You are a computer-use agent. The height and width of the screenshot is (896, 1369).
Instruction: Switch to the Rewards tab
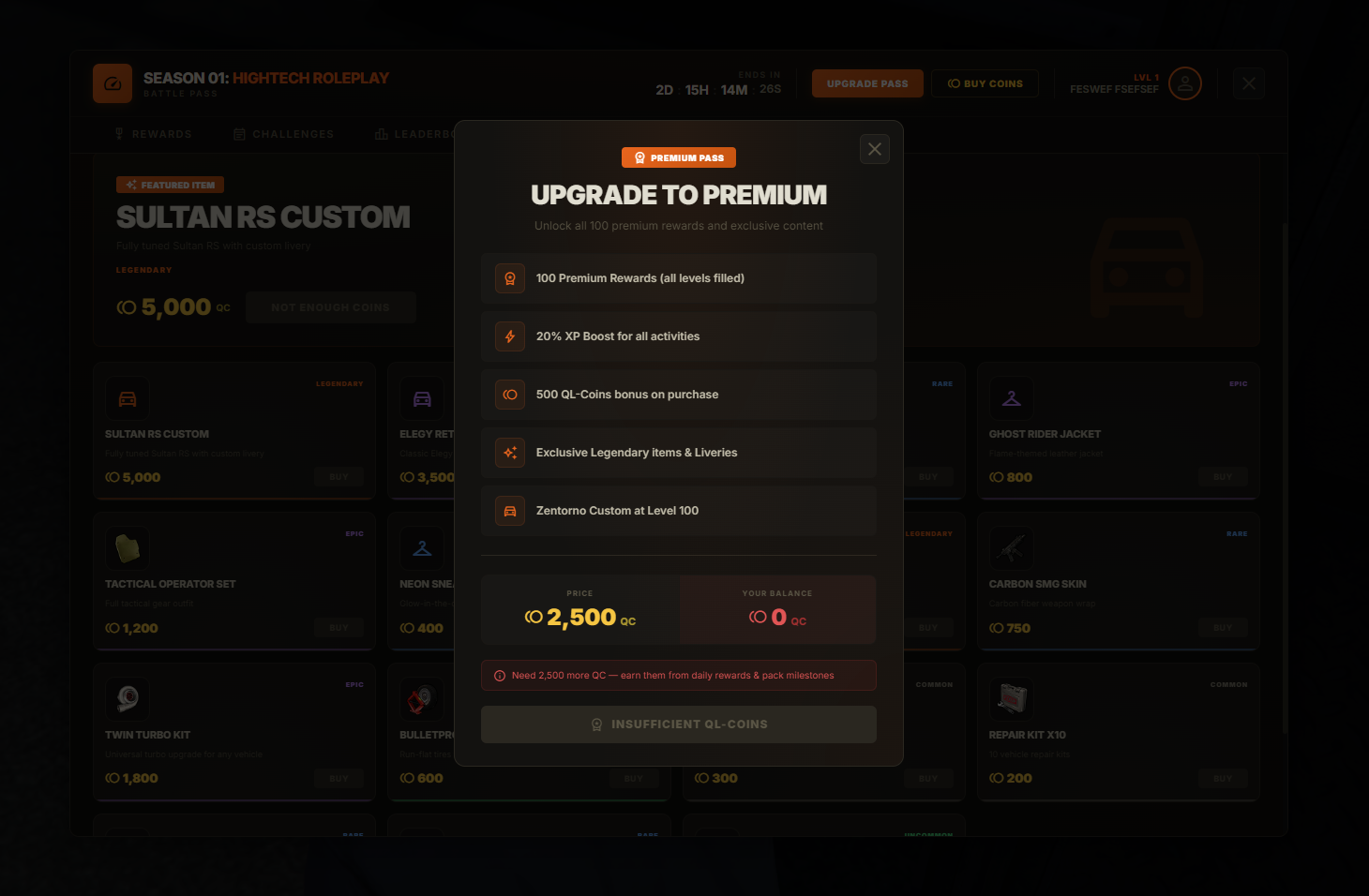point(153,134)
